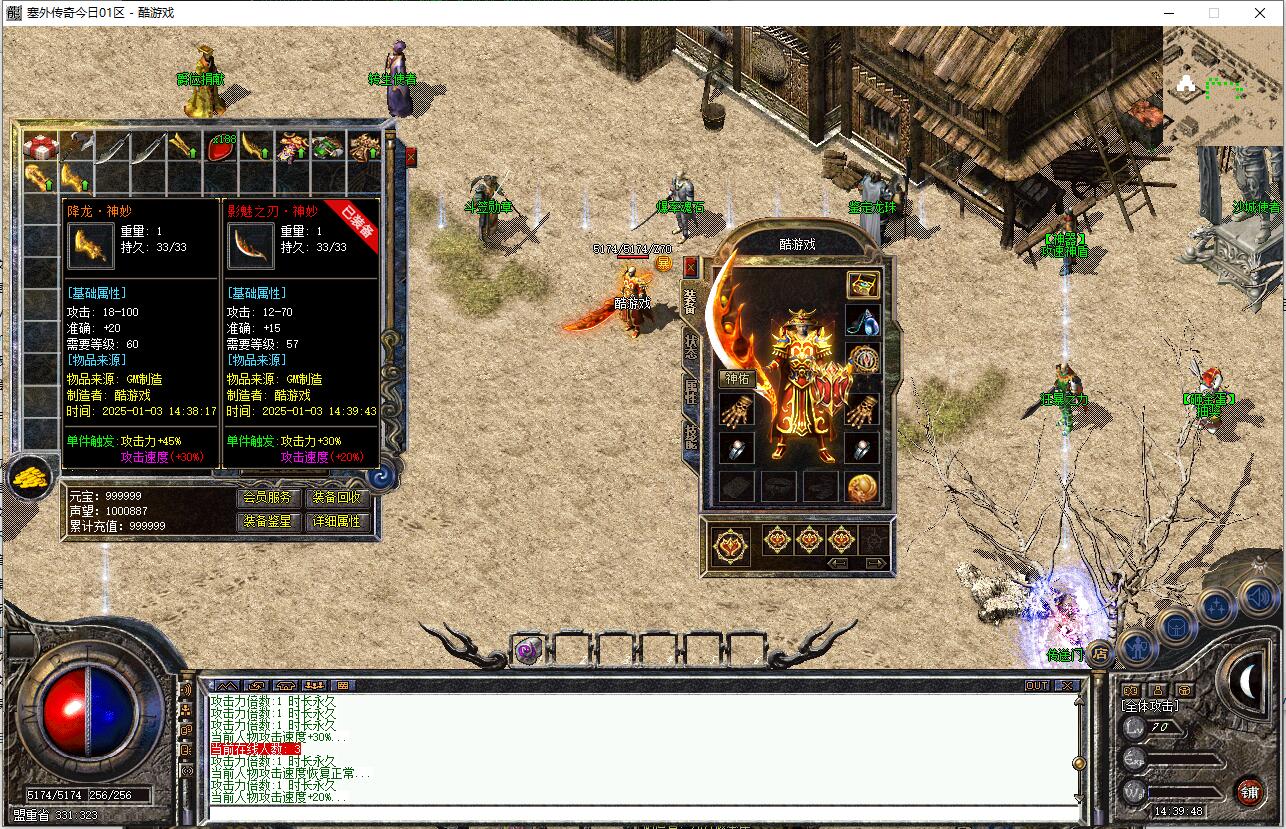Select the treasure chest equipment slot
1286x829 pixels.
coord(862,284)
